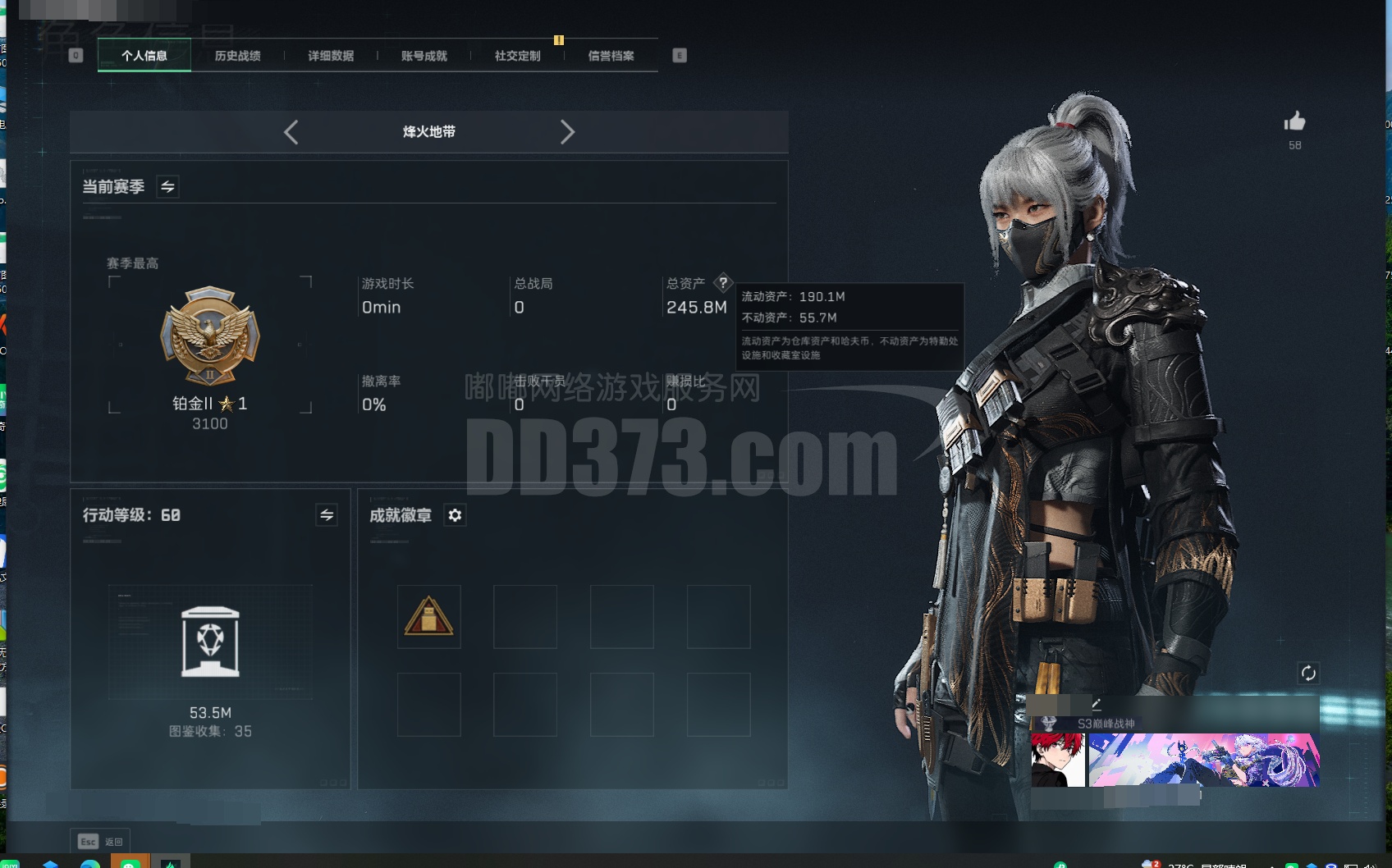Switch to the 历史战绩 tab
This screenshot has width=1392, height=868.
point(237,56)
